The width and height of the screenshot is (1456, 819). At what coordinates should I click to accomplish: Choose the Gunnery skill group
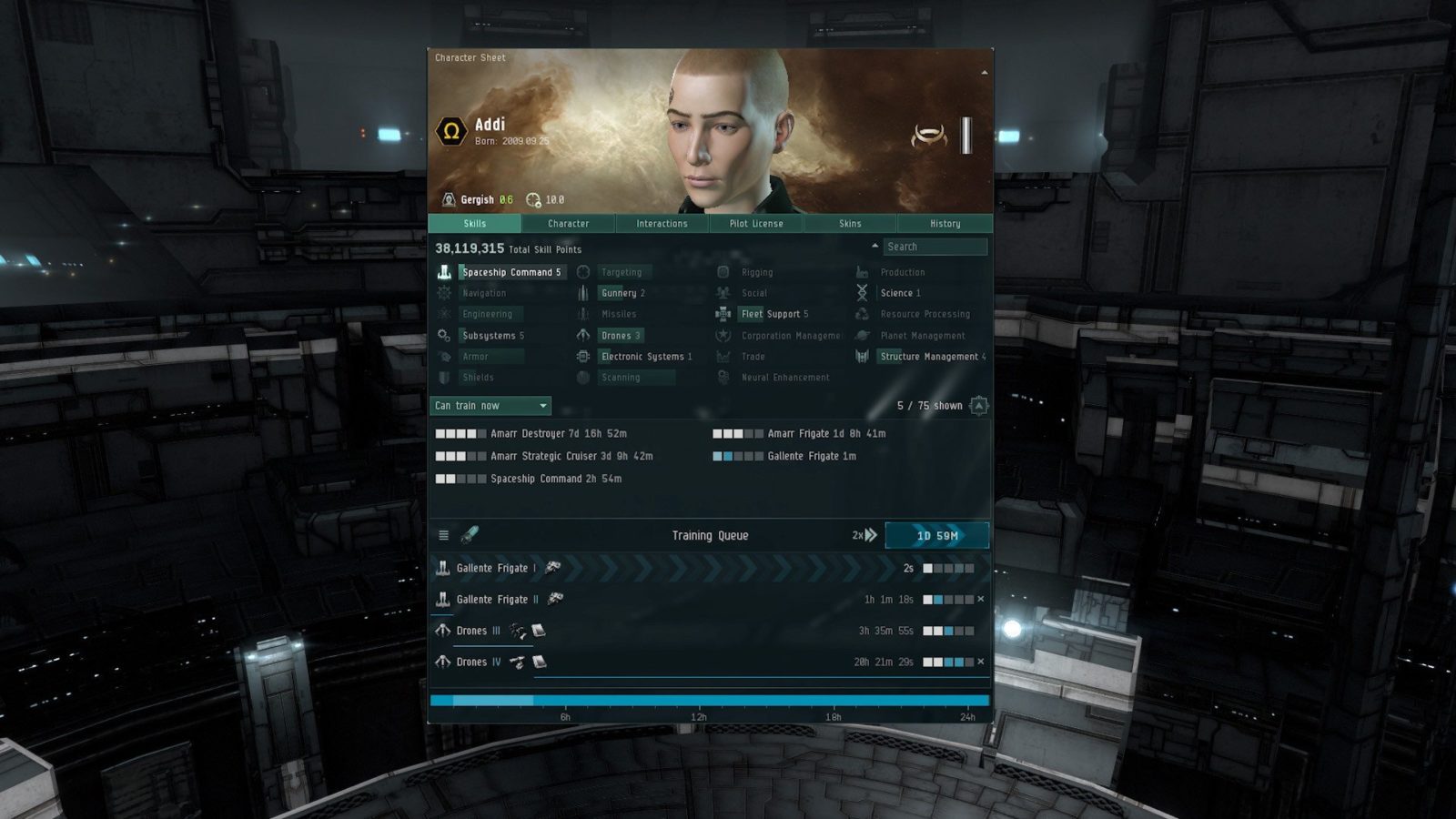pos(622,293)
